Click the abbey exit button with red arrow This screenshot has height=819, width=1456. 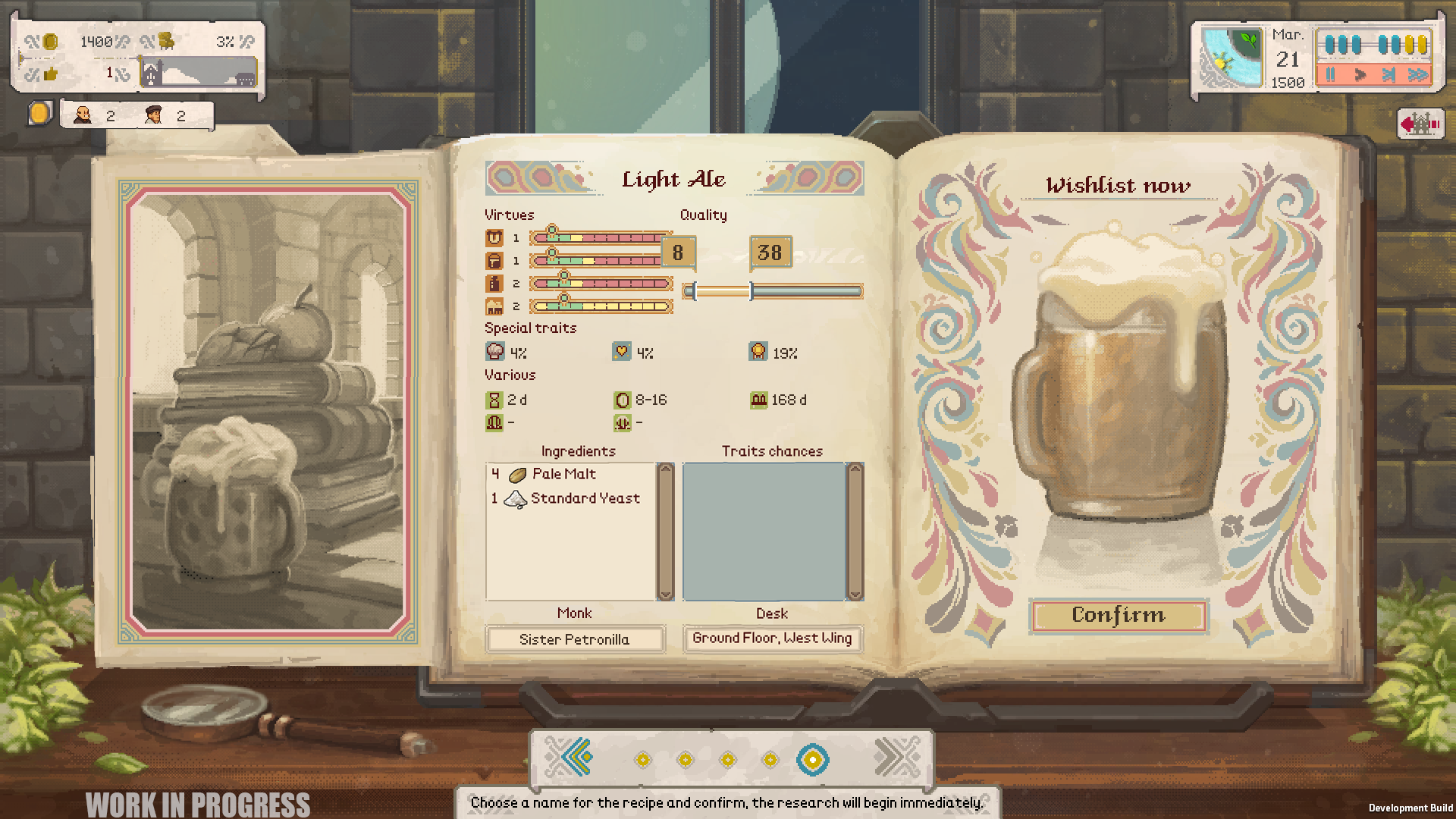(1420, 124)
